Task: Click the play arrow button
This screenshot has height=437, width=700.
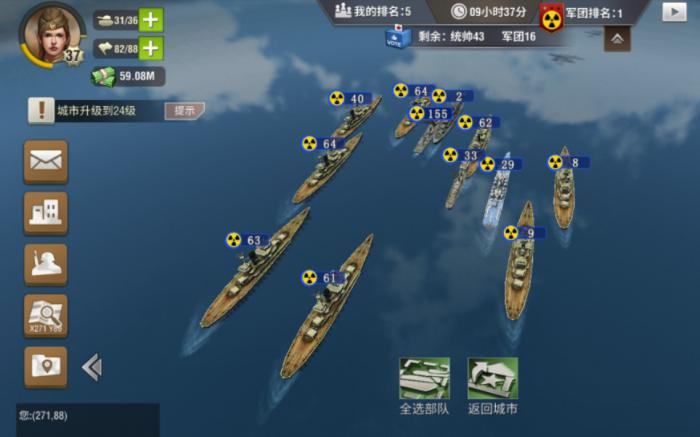Action: pos(674,12)
